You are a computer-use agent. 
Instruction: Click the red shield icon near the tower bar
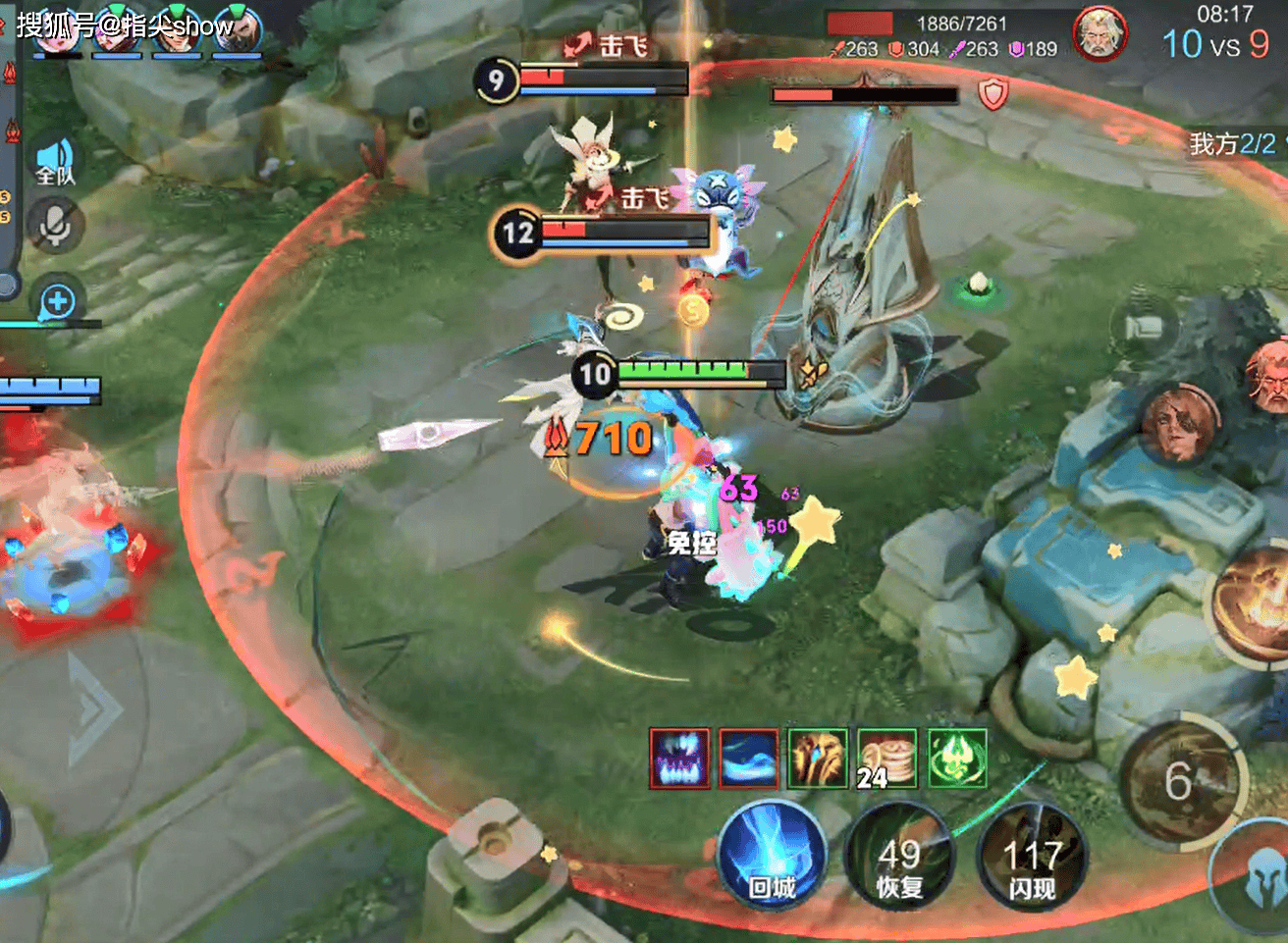coord(993,94)
